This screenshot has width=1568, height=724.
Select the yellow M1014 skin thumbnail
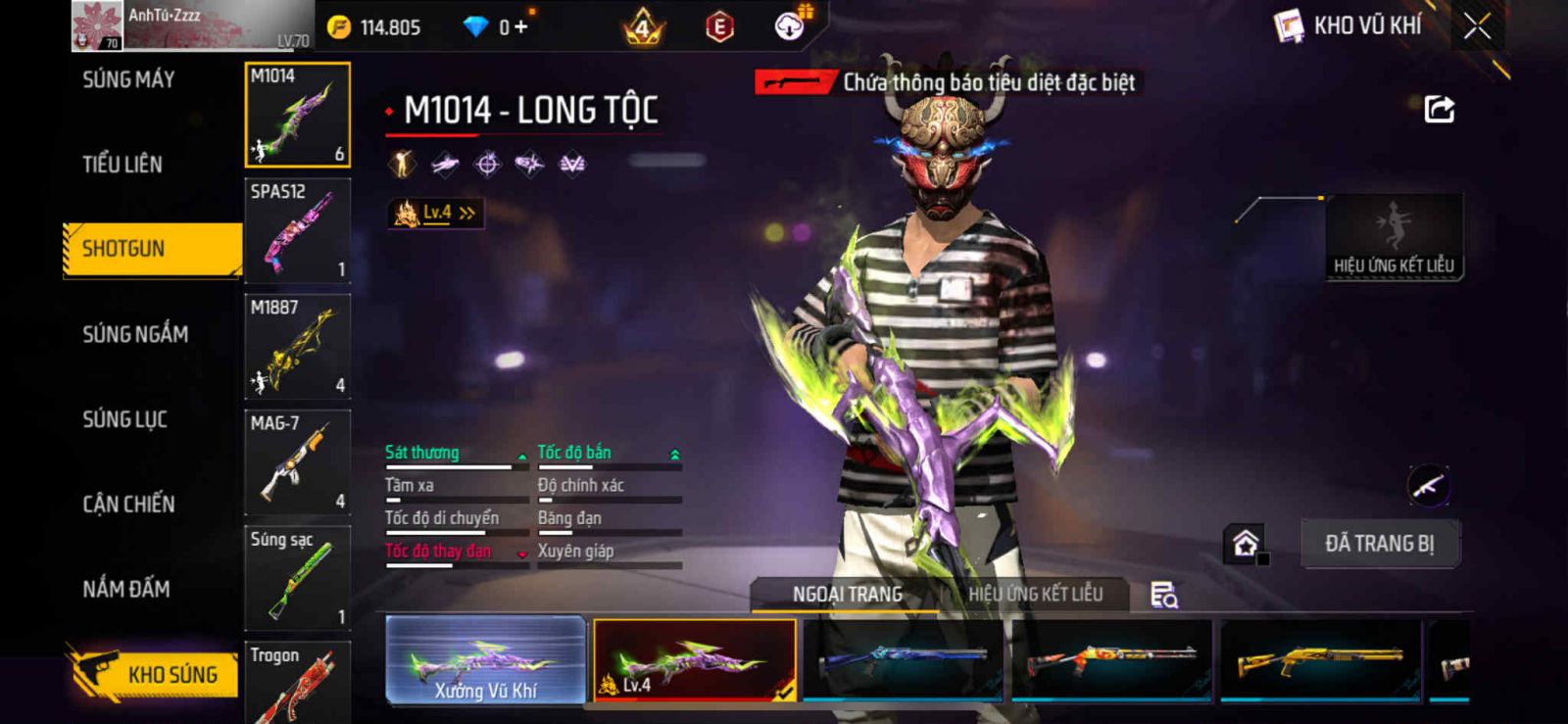point(1319,660)
